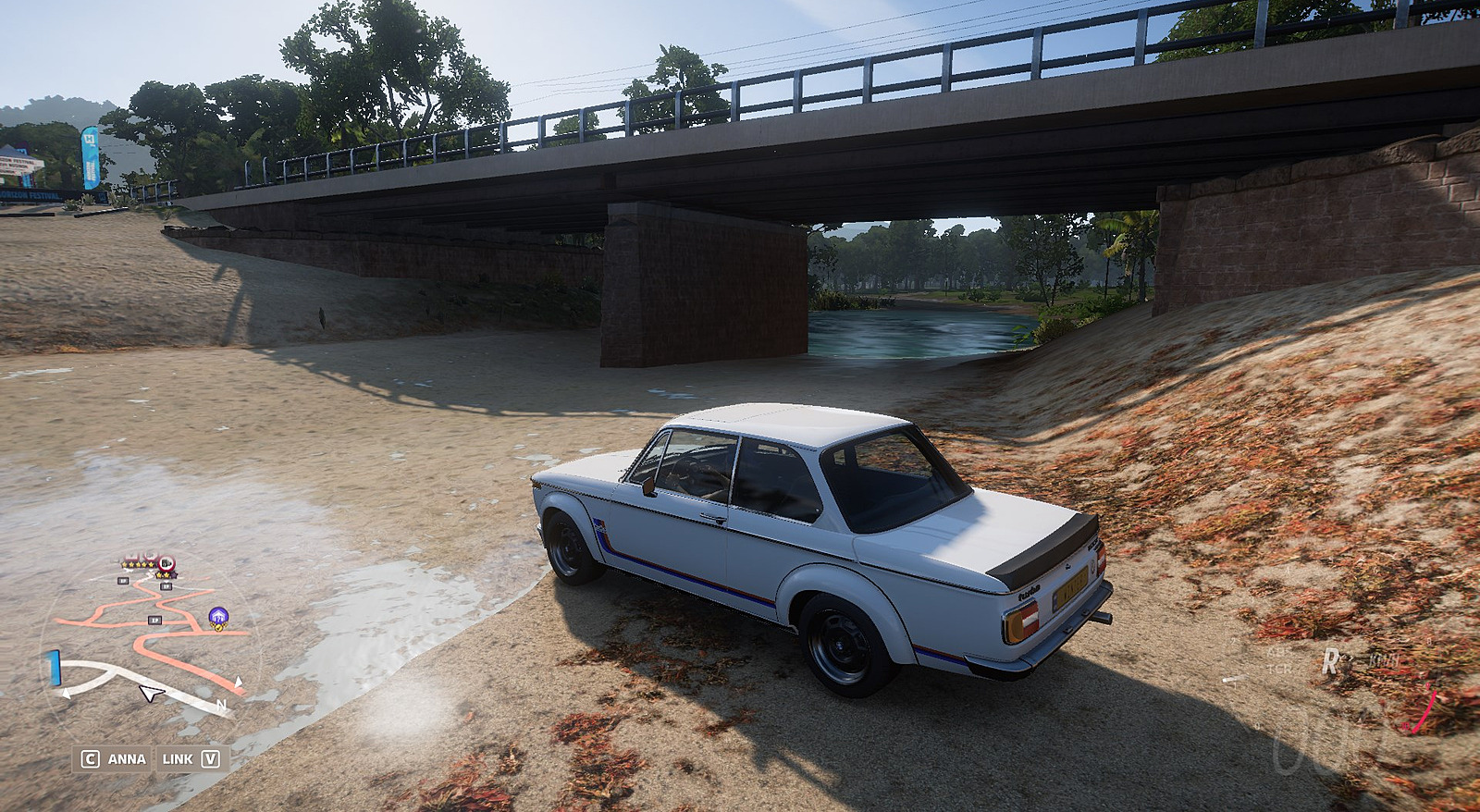Click the V key hint beside LINK
Viewport: 1480px width, 812px height.
[210, 758]
